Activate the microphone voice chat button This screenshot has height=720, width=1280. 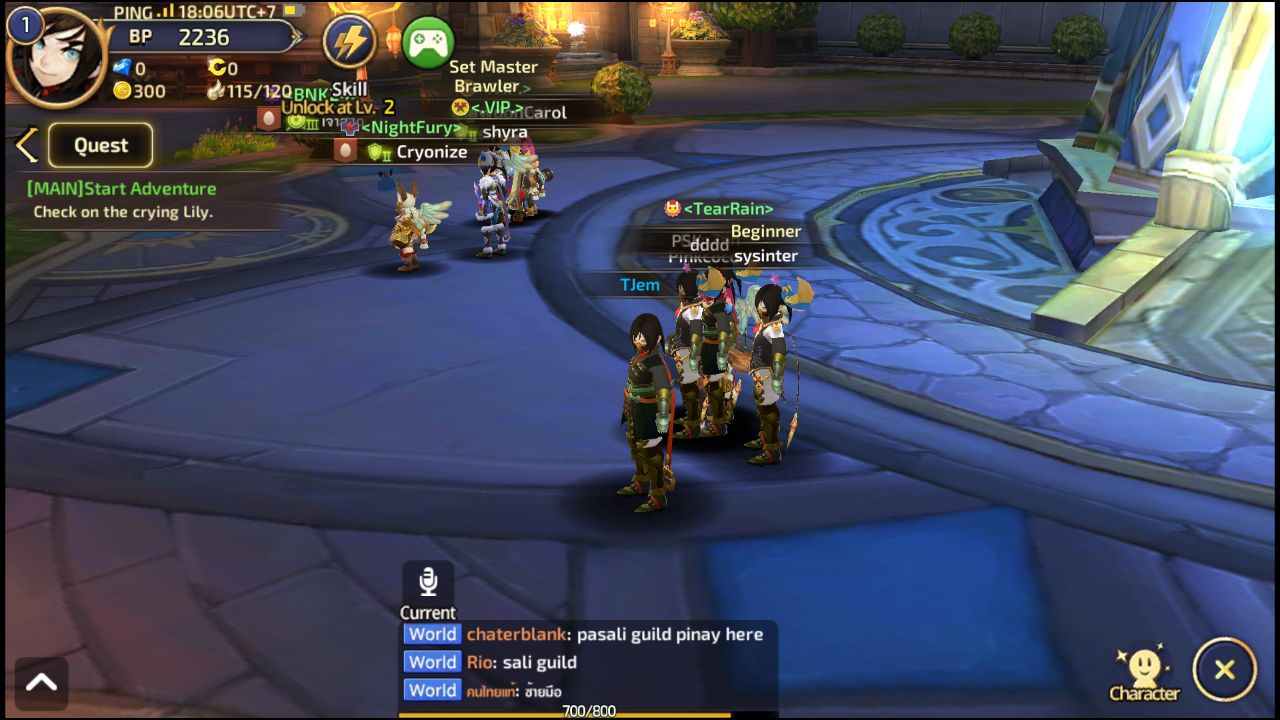click(x=428, y=581)
